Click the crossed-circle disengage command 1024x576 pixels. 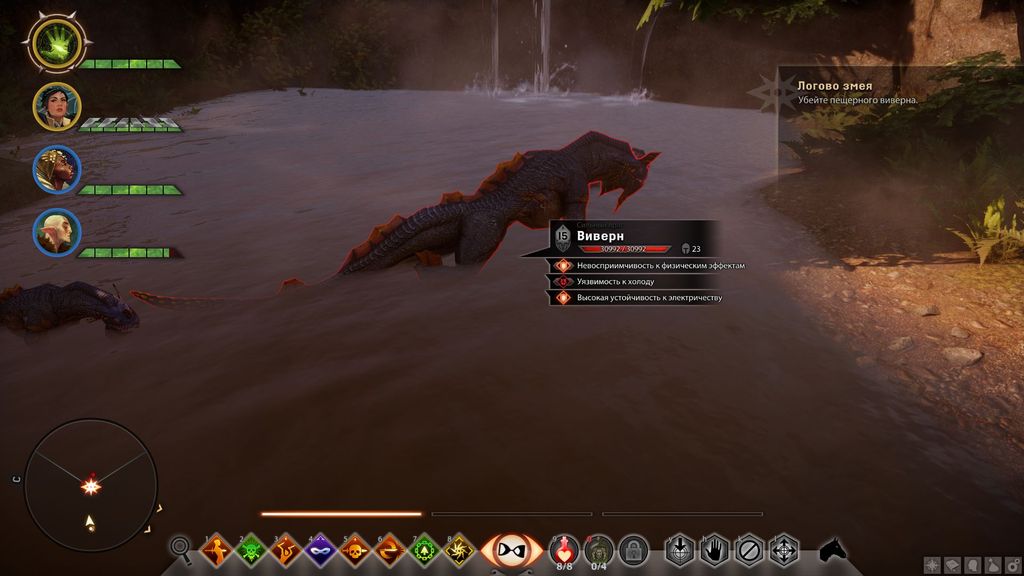point(749,549)
